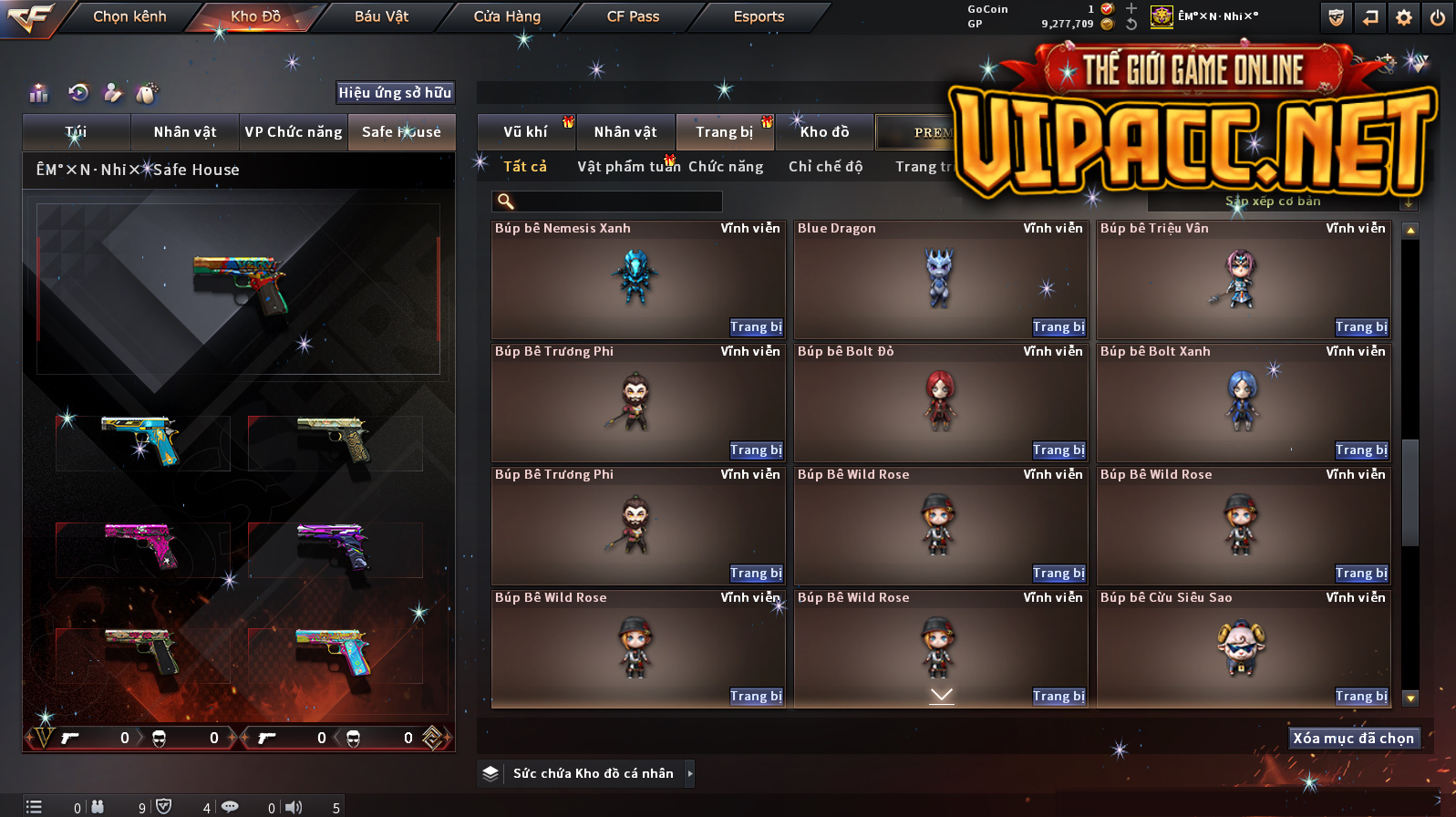This screenshot has width=1456, height=817.
Task: Choose the Búp bê Bolt Đỏ item
Action: [x=940, y=401]
